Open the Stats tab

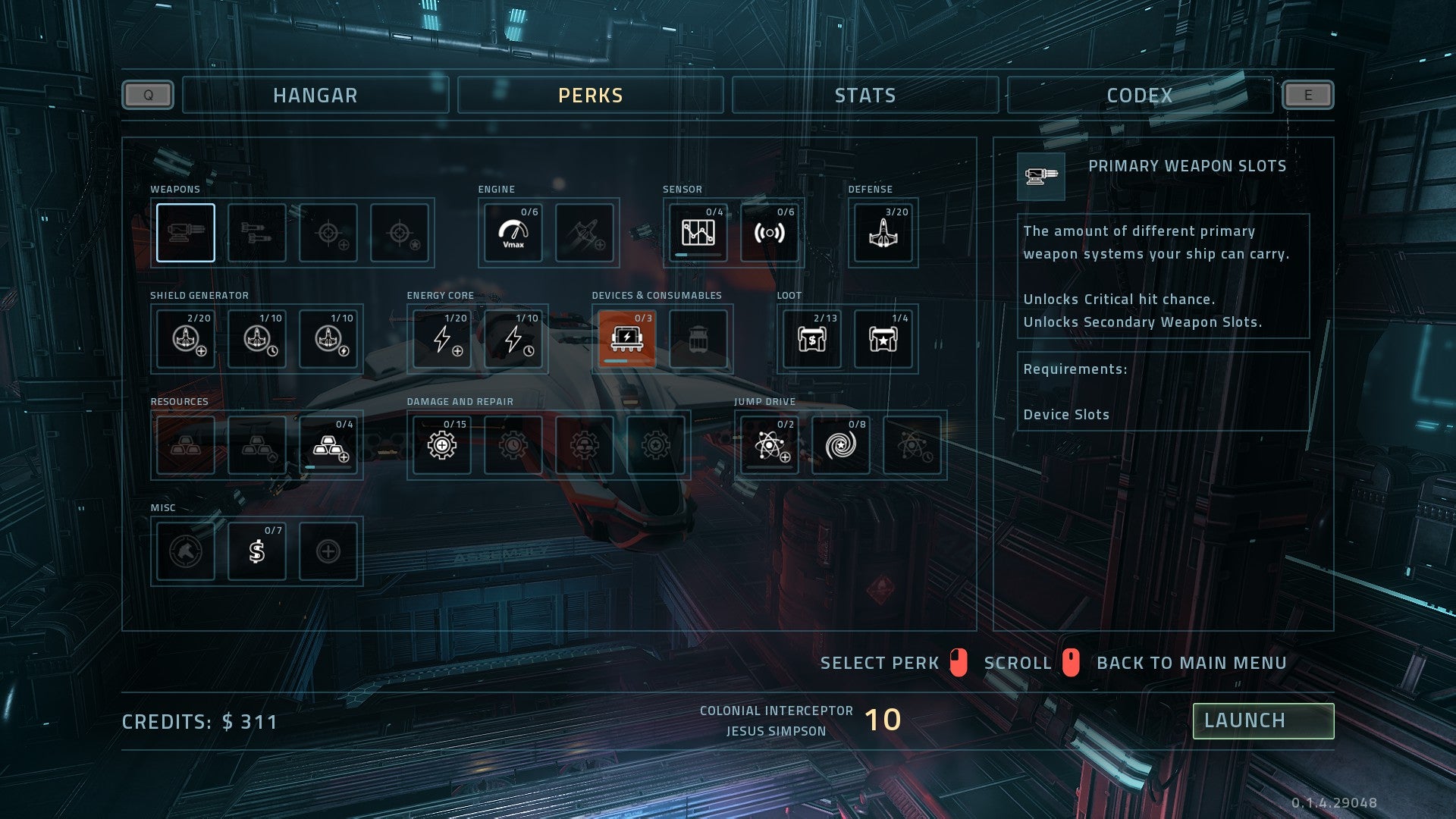tap(864, 96)
